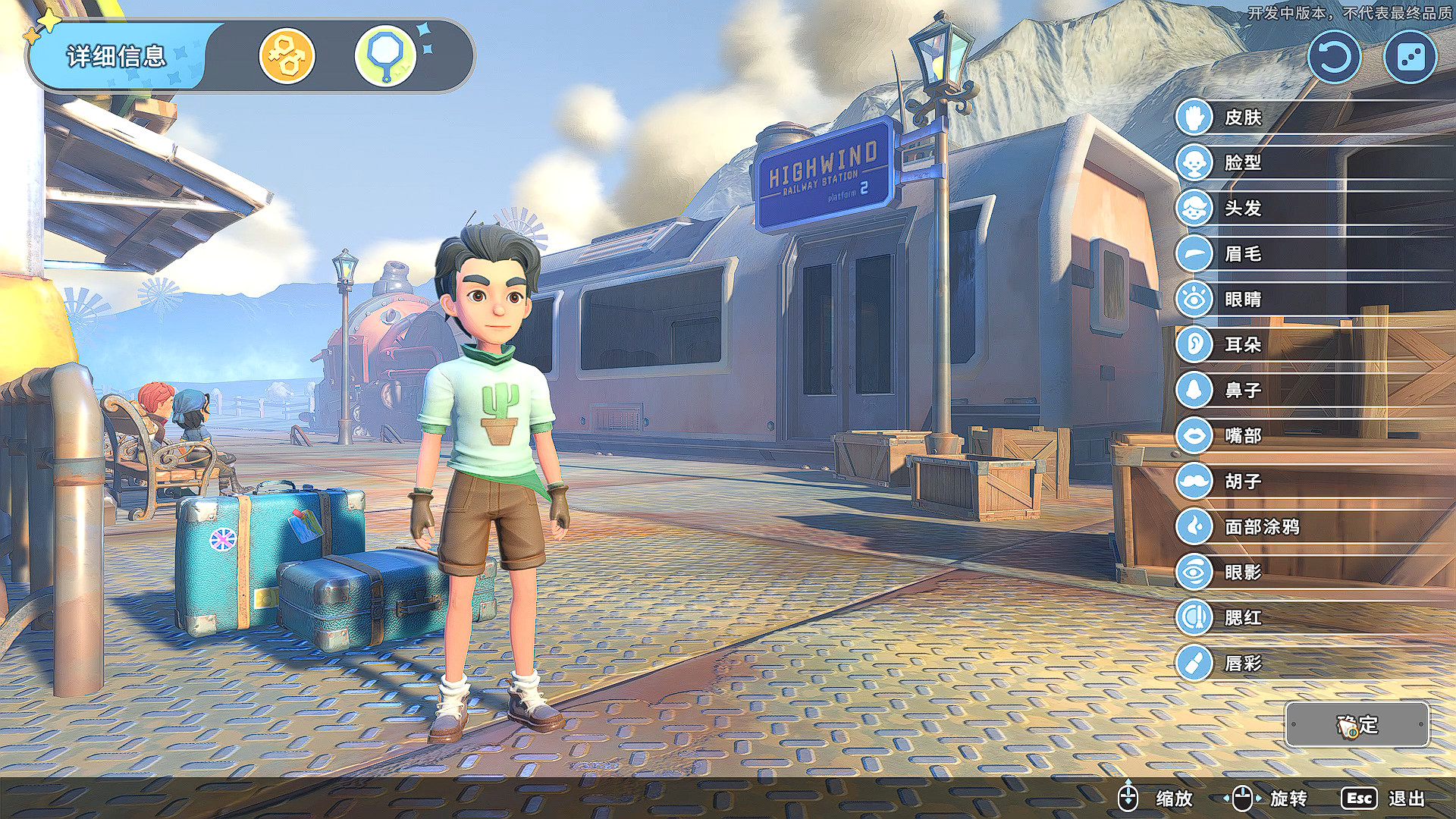
Task: Choose the 唇彩 lip gloss category
Action: point(1242,663)
